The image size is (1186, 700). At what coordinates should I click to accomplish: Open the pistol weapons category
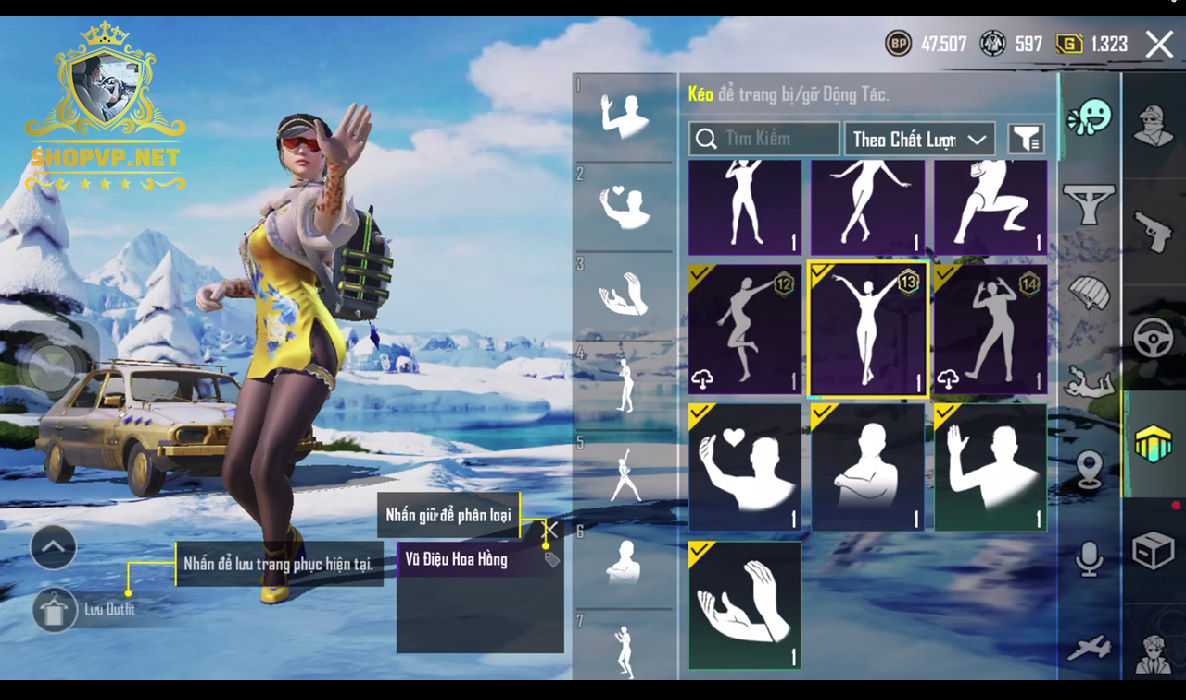coord(1153,230)
